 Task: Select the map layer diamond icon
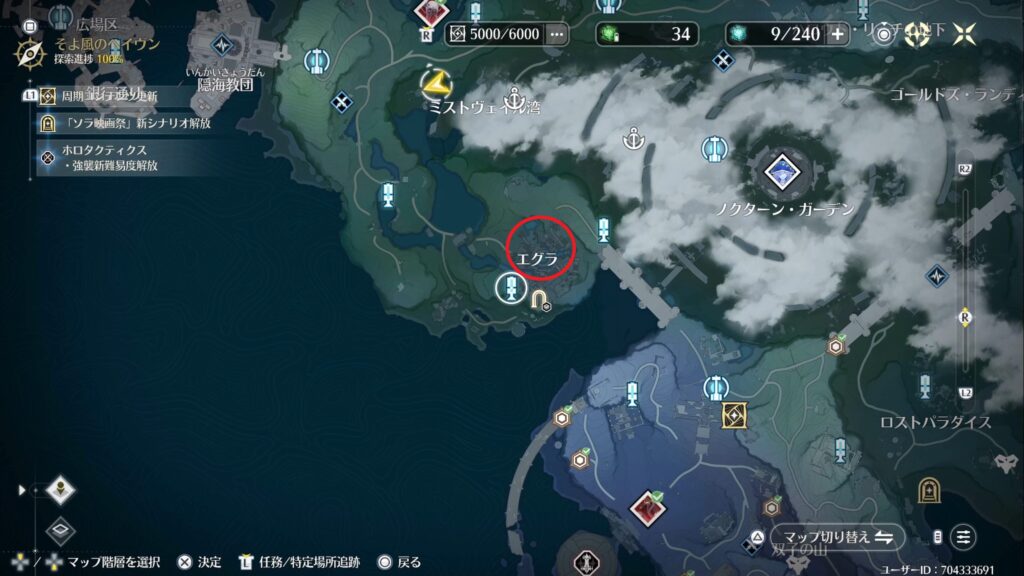[x=61, y=490]
